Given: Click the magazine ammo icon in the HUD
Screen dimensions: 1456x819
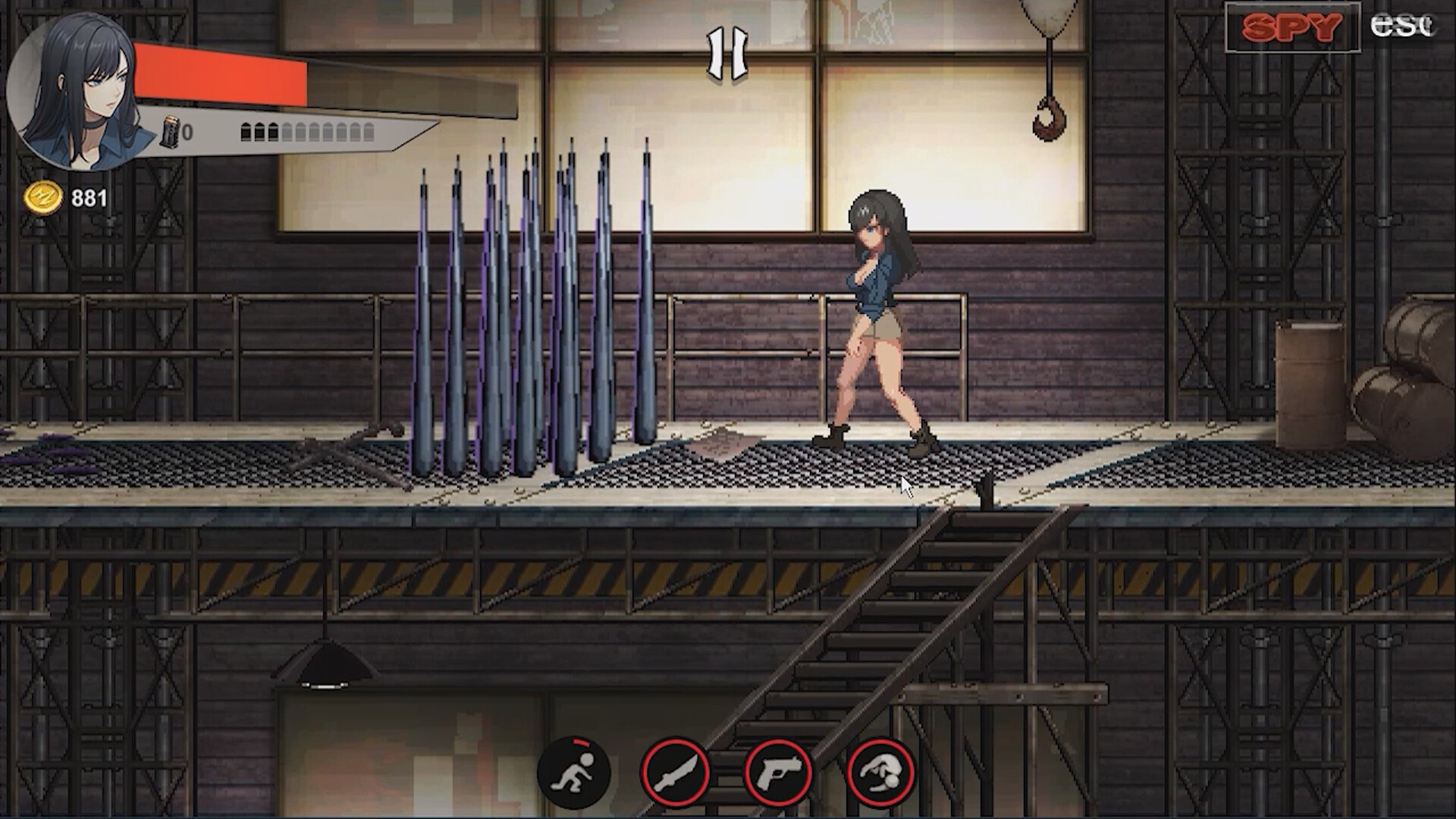Looking at the screenshot, I should pyautogui.click(x=170, y=130).
